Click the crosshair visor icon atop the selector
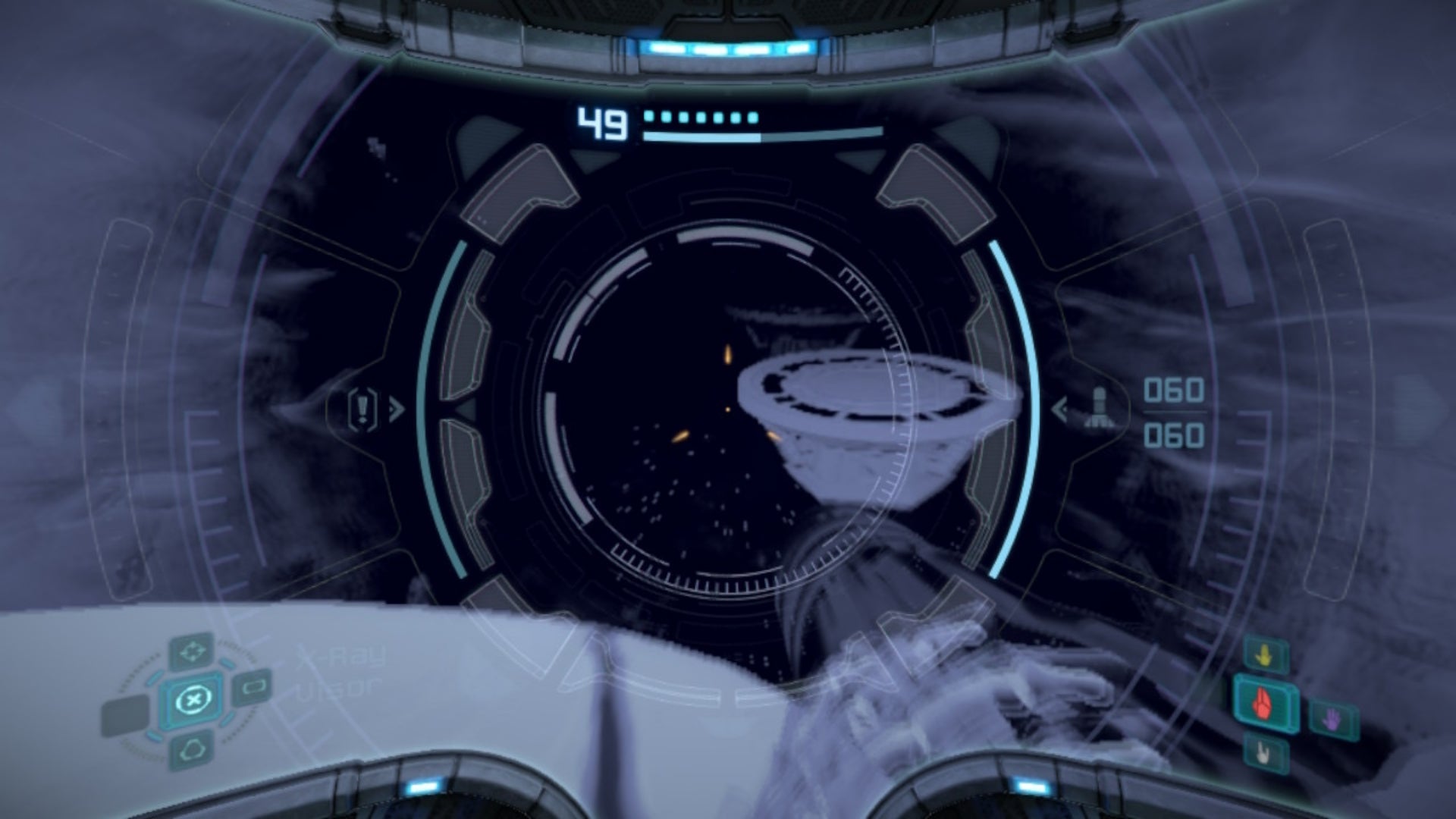1456x819 pixels. point(193,651)
